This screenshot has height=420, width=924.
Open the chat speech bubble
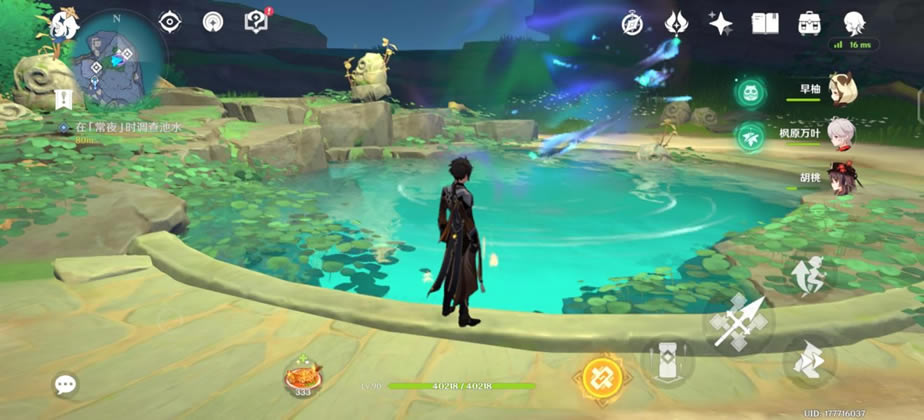pos(66,384)
